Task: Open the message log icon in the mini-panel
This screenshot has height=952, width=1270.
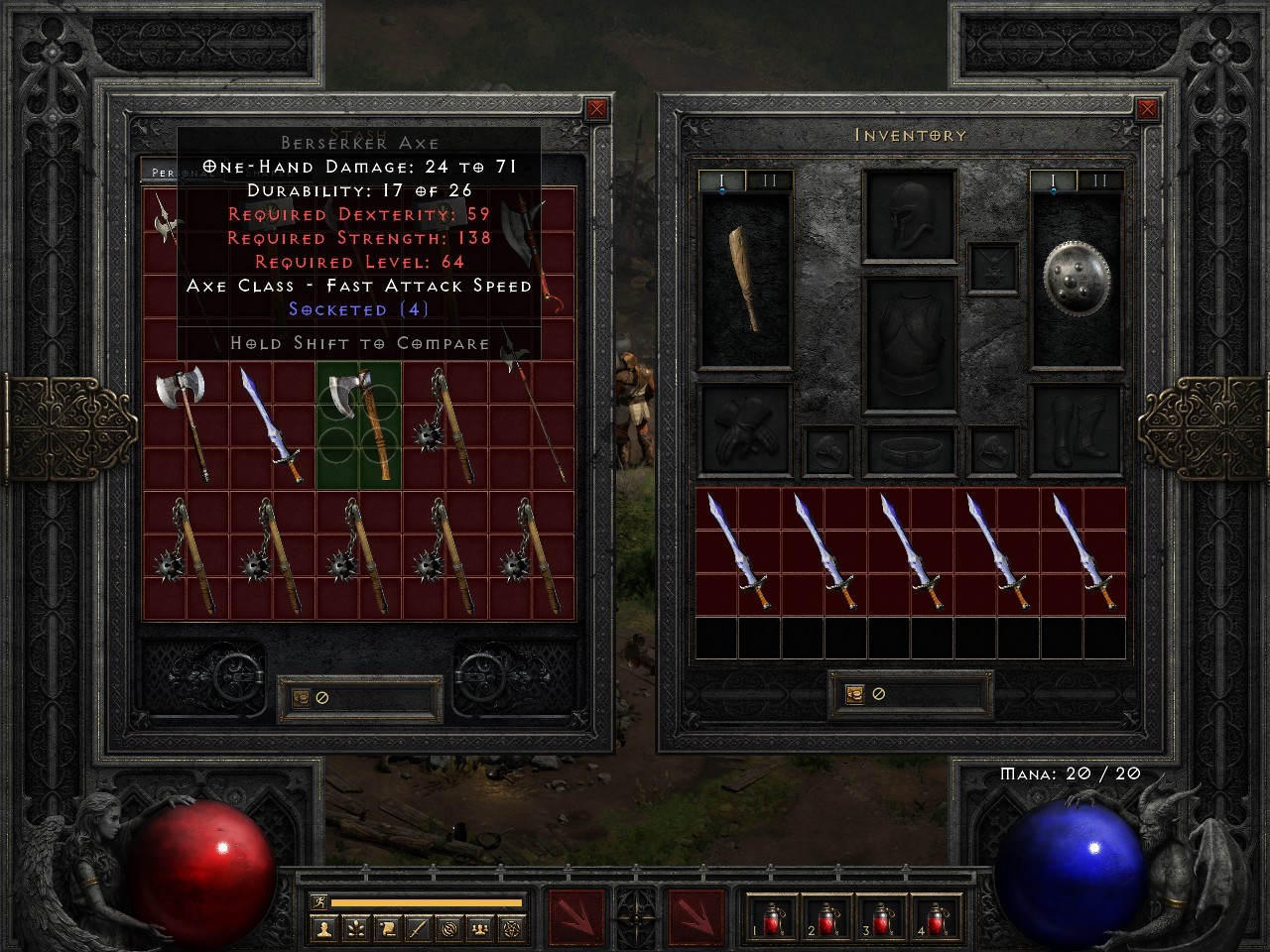Action: pos(417,930)
